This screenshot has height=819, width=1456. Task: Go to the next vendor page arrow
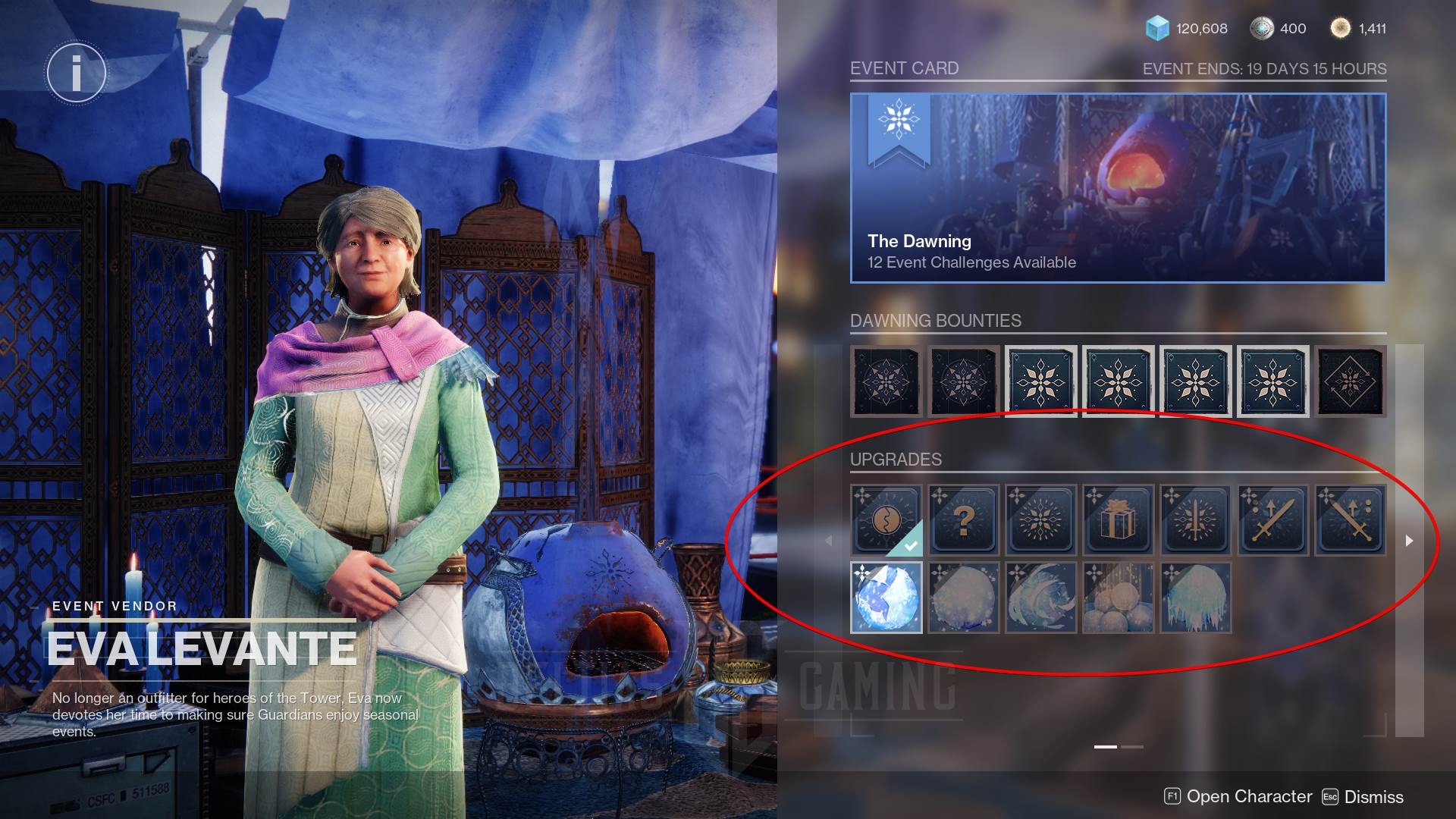click(1409, 541)
